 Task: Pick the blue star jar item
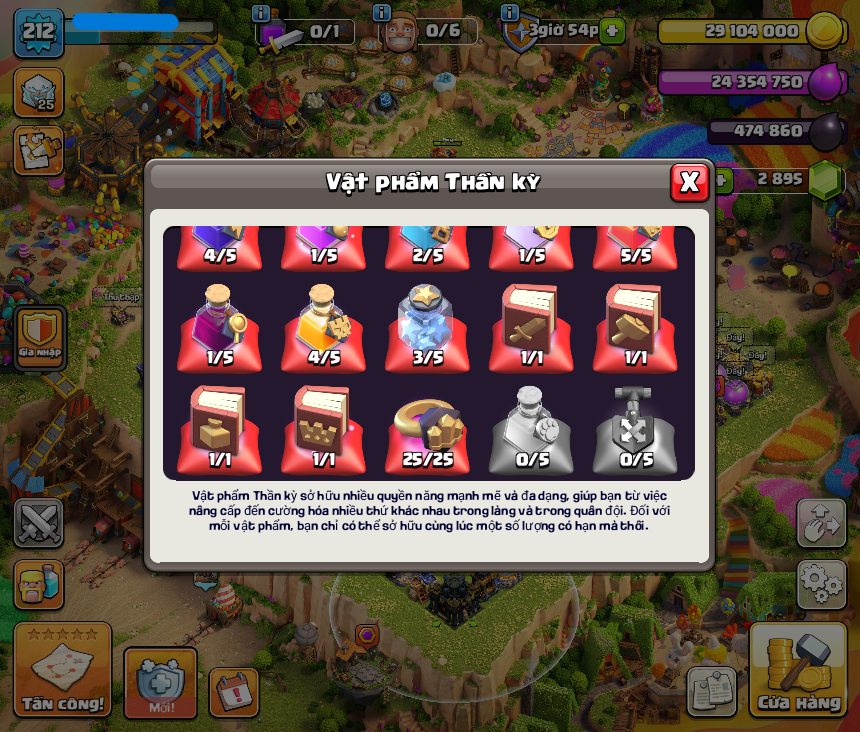click(x=427, y=326)
